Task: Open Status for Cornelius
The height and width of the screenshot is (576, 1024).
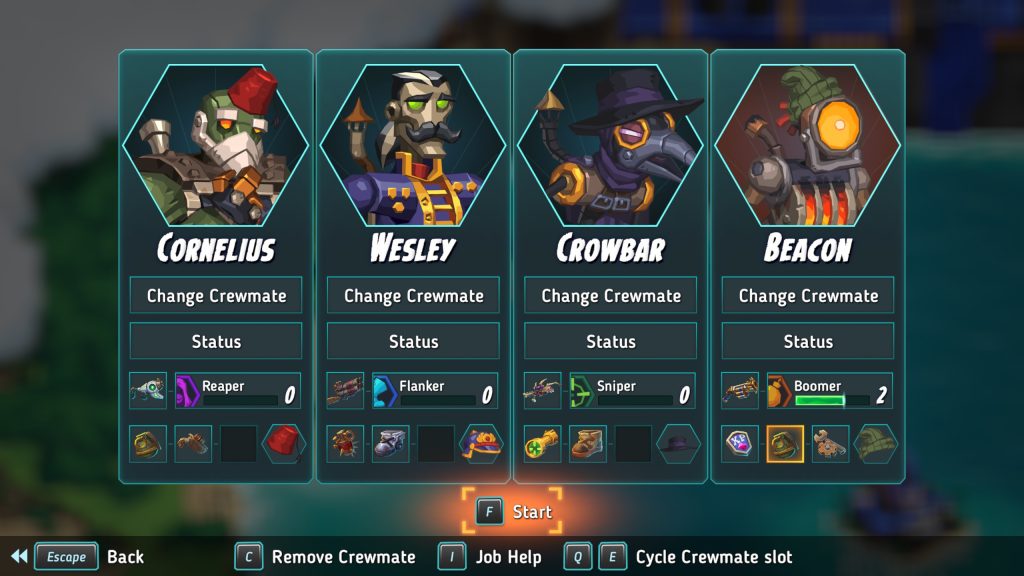Action: (216, 341)
